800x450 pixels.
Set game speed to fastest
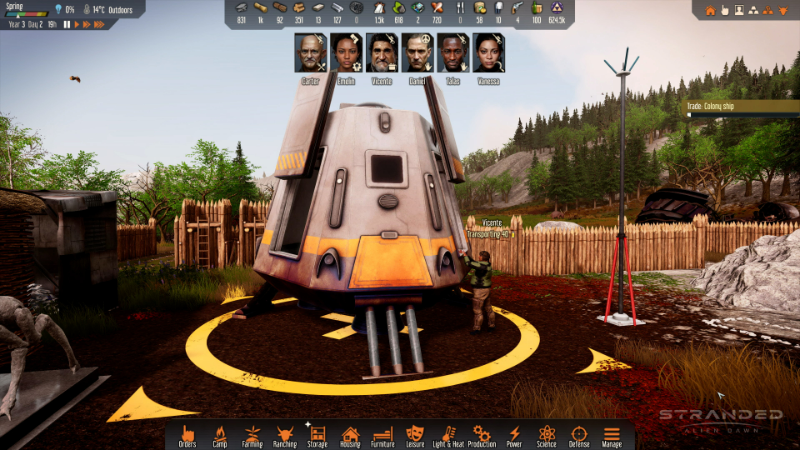(97, 23)
